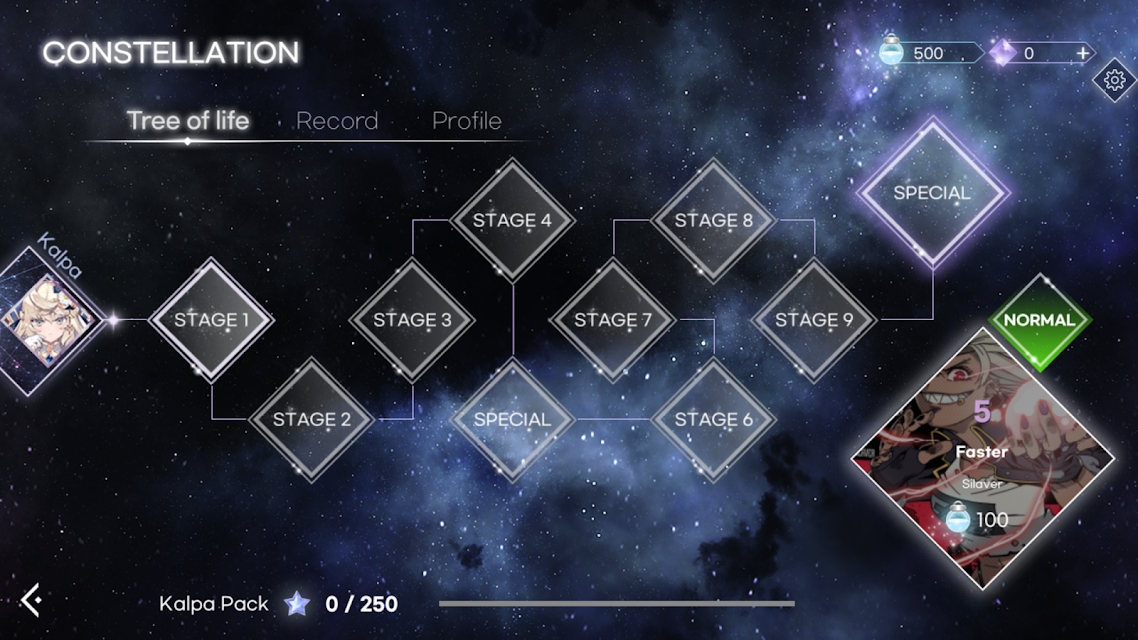The width and height of the screenshot is (1138, 640).
Task: Switch to the Tree of life tab
Action: tap(188, 121)
